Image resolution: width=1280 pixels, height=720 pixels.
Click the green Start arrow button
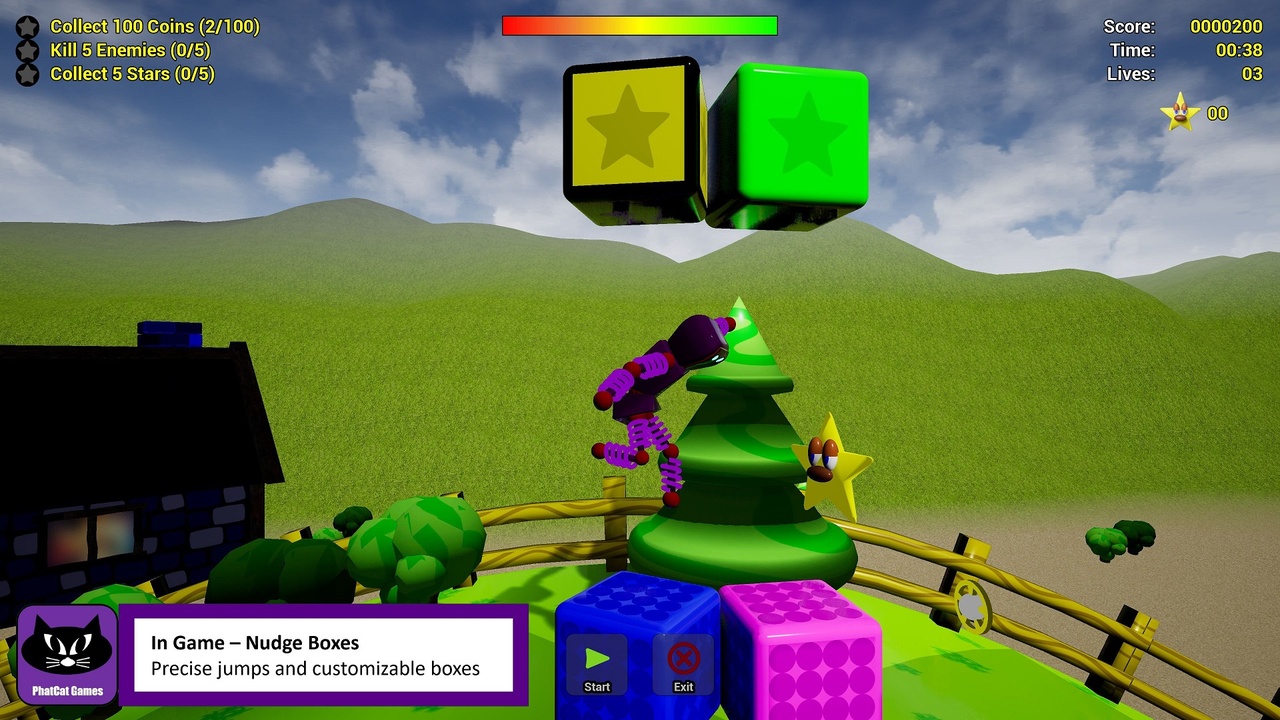[x=597, y=662]
